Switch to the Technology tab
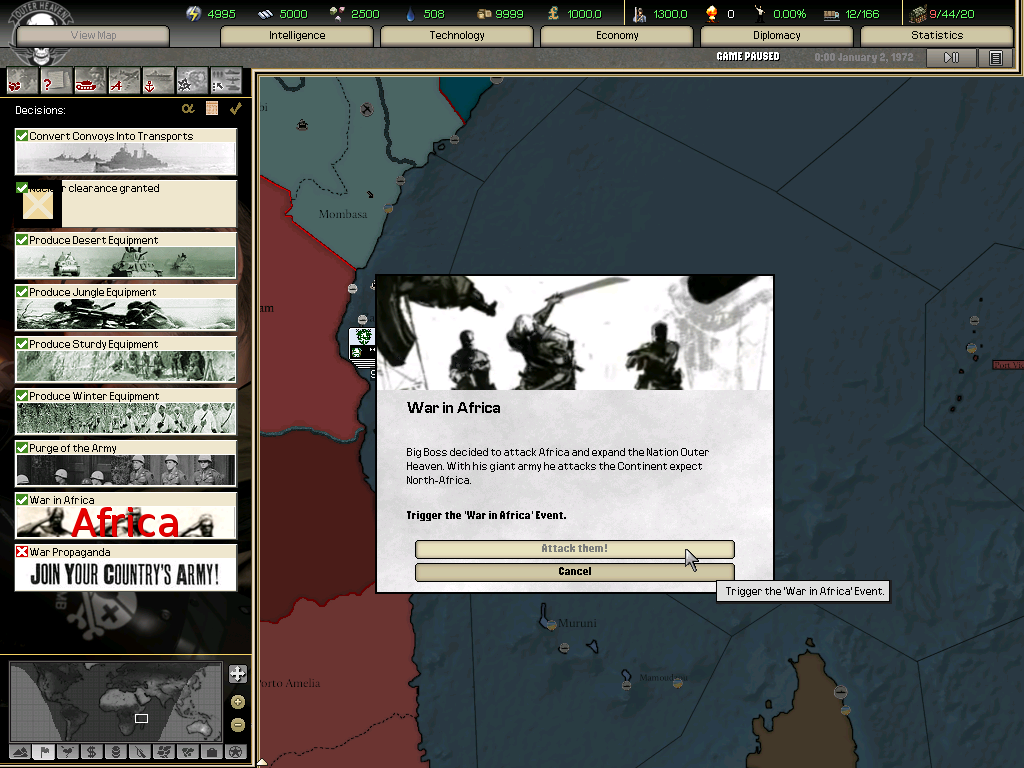 tap(457, 36)
